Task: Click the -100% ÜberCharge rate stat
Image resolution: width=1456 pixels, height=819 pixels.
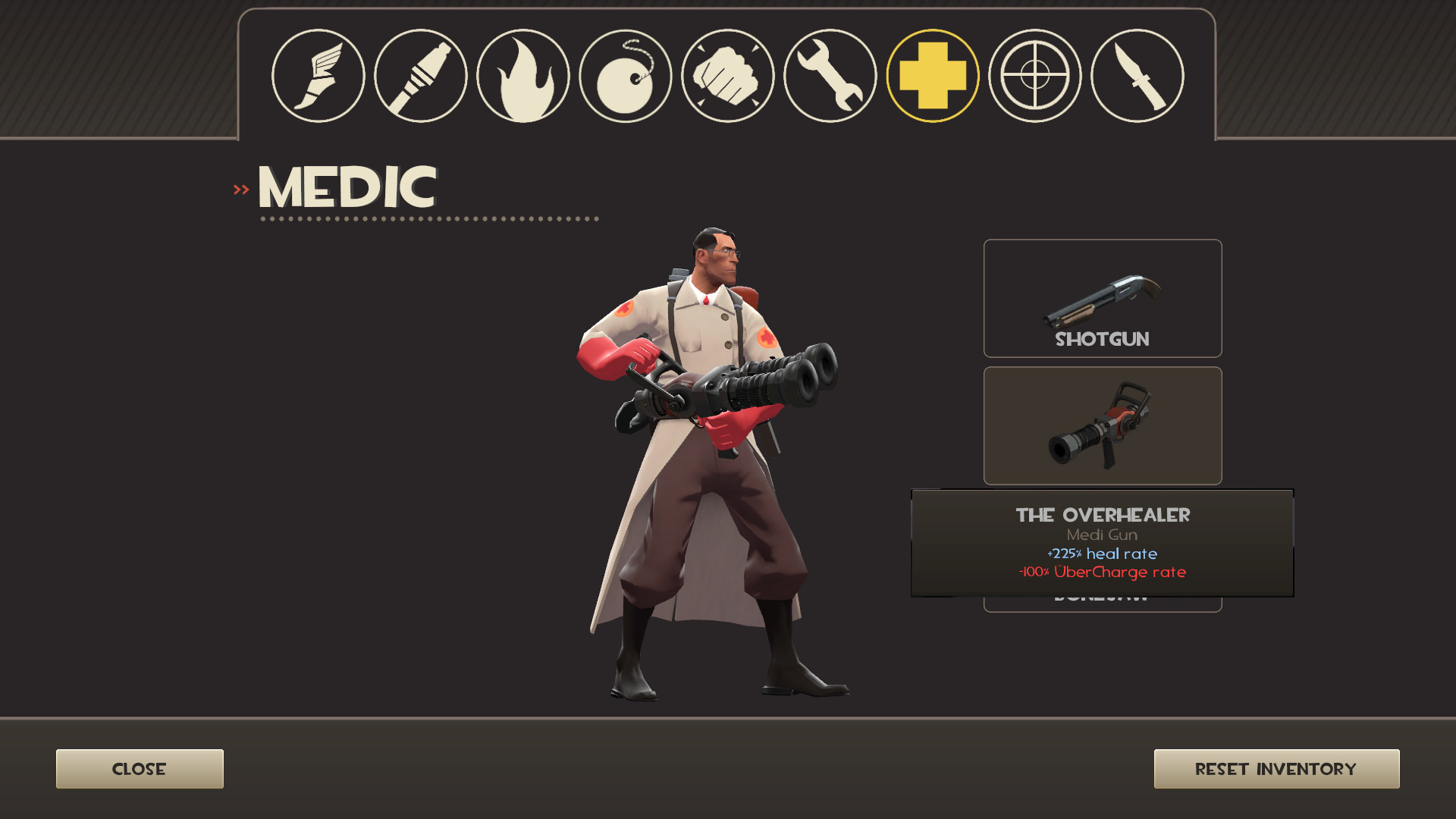Action: 1101,573
